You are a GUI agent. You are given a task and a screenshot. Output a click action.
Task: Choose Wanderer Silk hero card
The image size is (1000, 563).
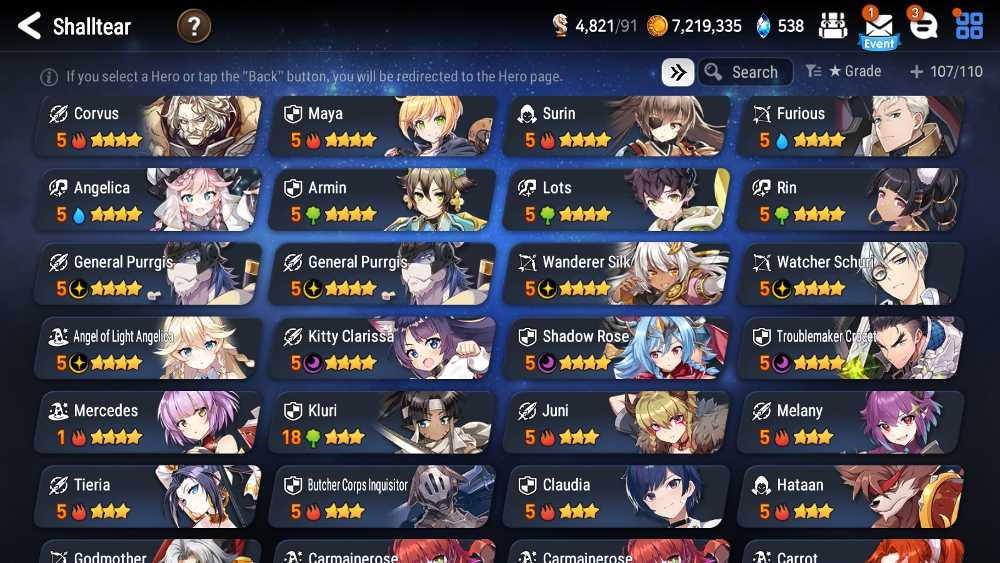tap(618, 274)
